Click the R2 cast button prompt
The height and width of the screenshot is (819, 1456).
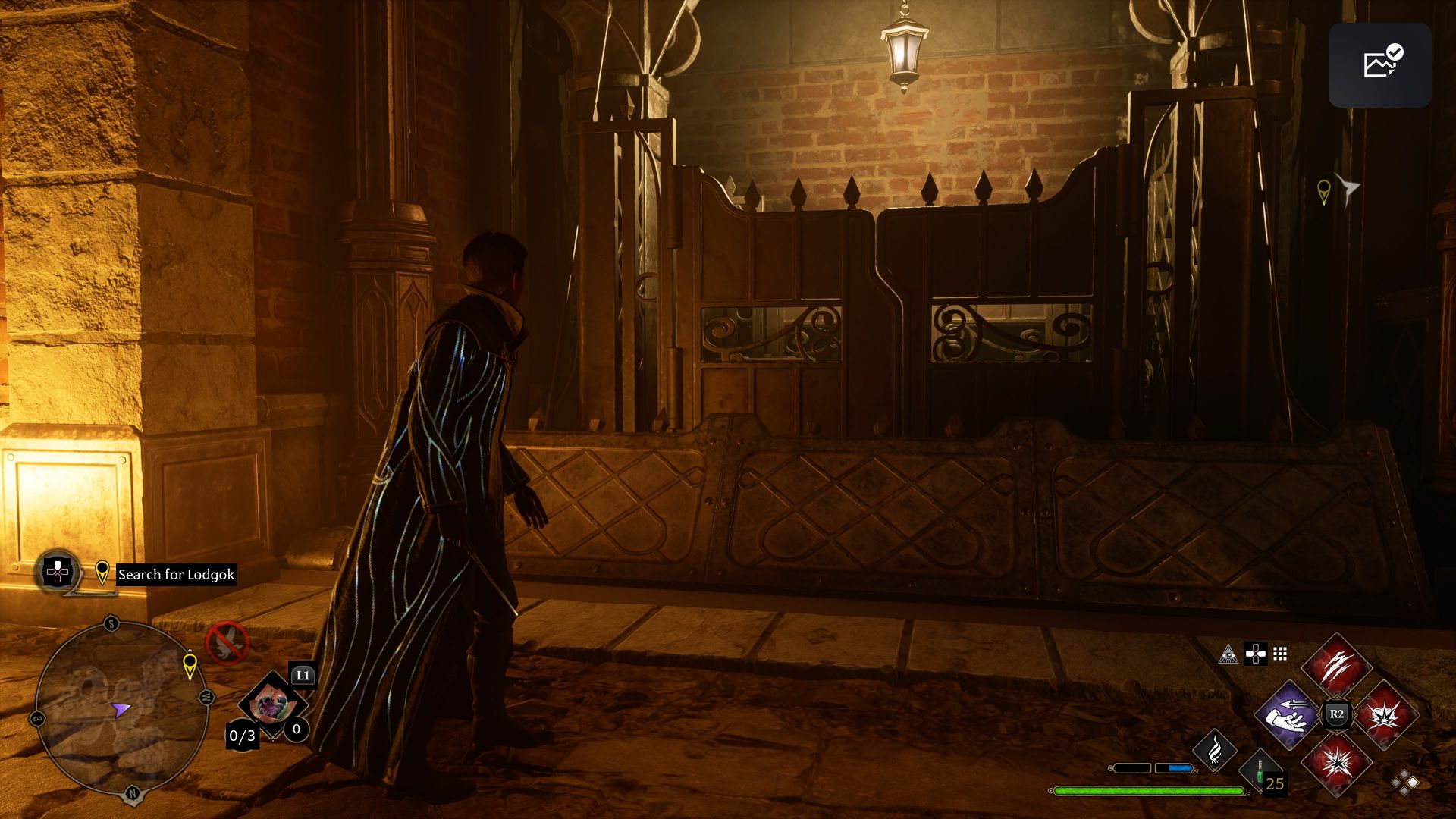click(1336, 714)
